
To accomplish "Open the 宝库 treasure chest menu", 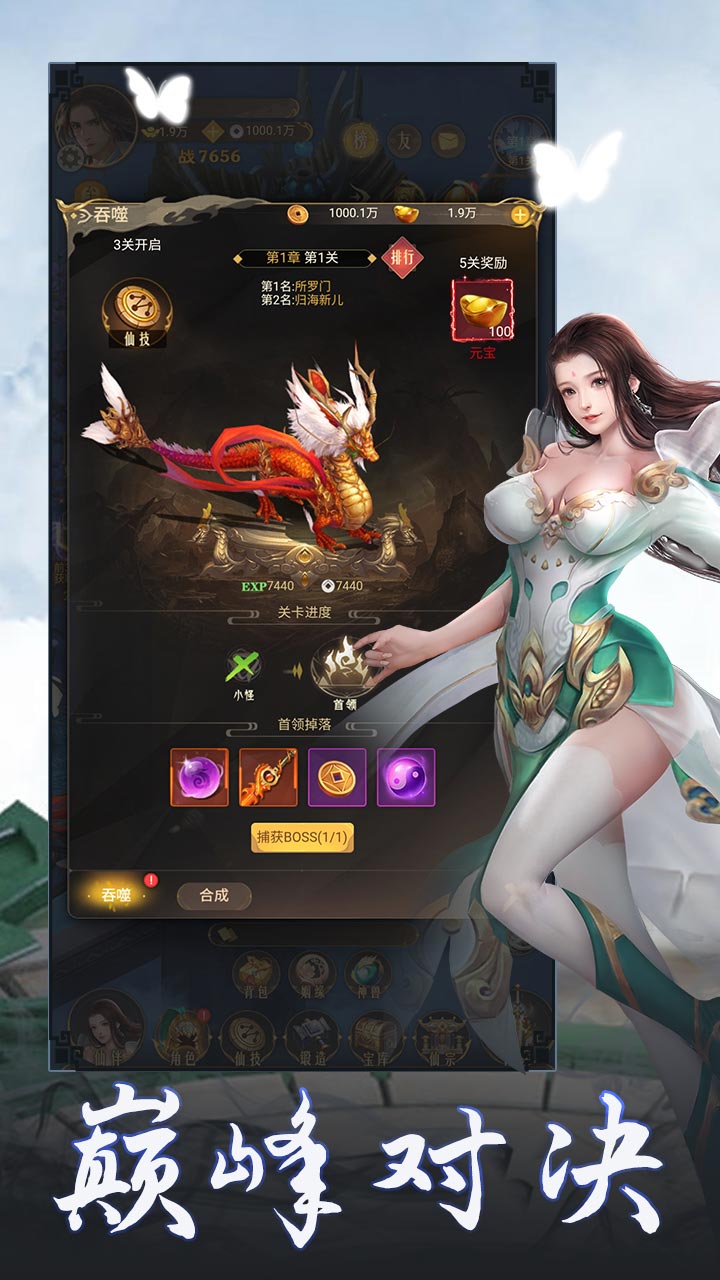I will click(376, 1038).
